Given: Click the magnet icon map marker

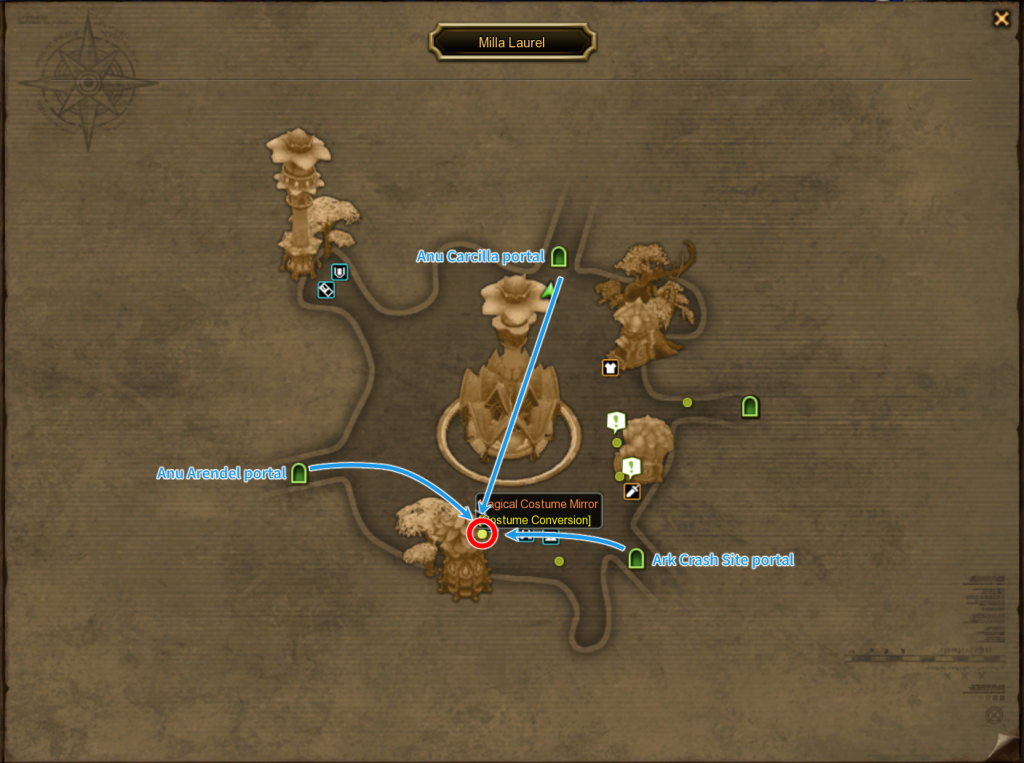Looking at the screenshot, I should (x=340, y=272).
